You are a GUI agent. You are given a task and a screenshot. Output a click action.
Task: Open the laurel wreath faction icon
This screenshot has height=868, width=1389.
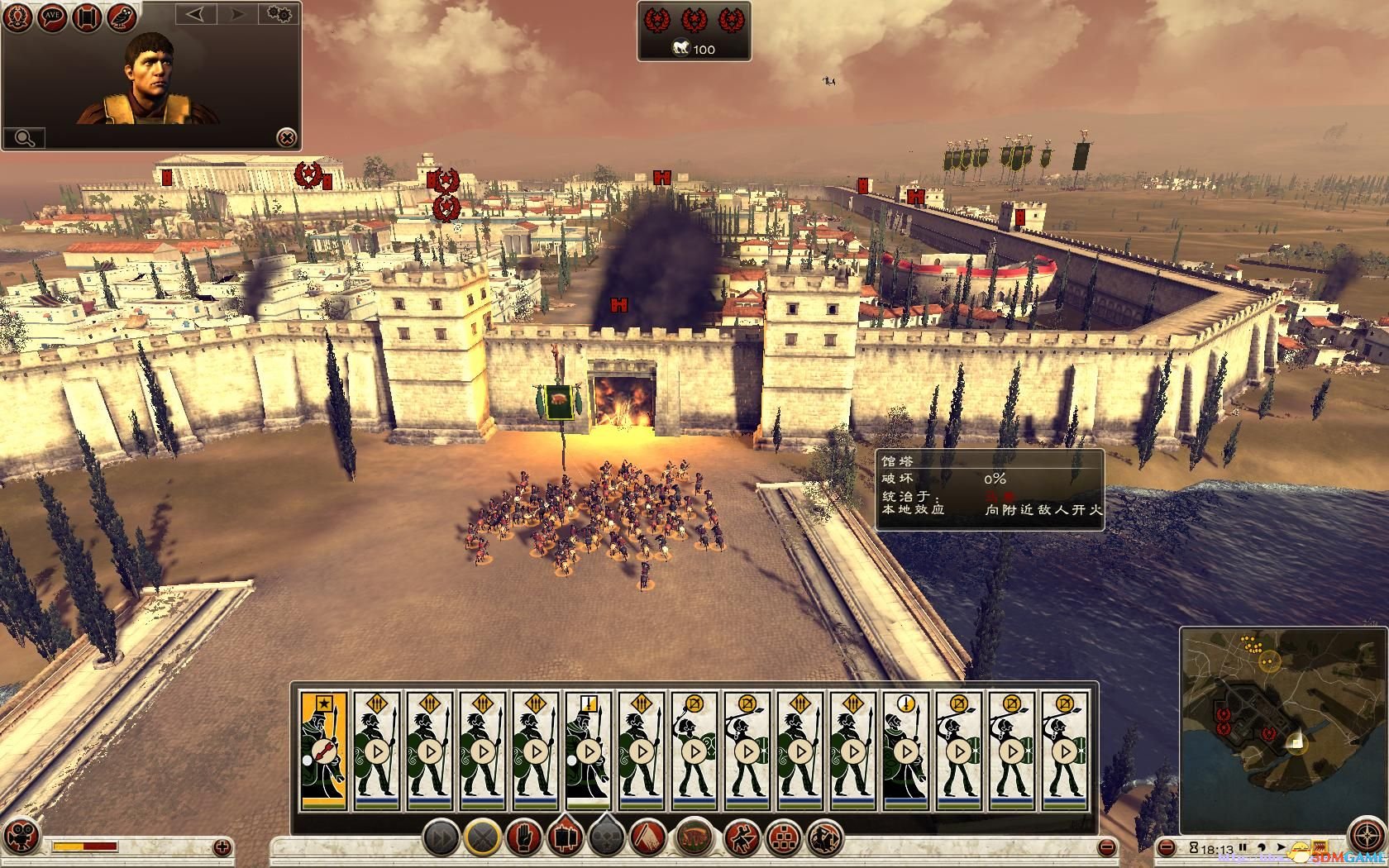(x=19, y=18)
